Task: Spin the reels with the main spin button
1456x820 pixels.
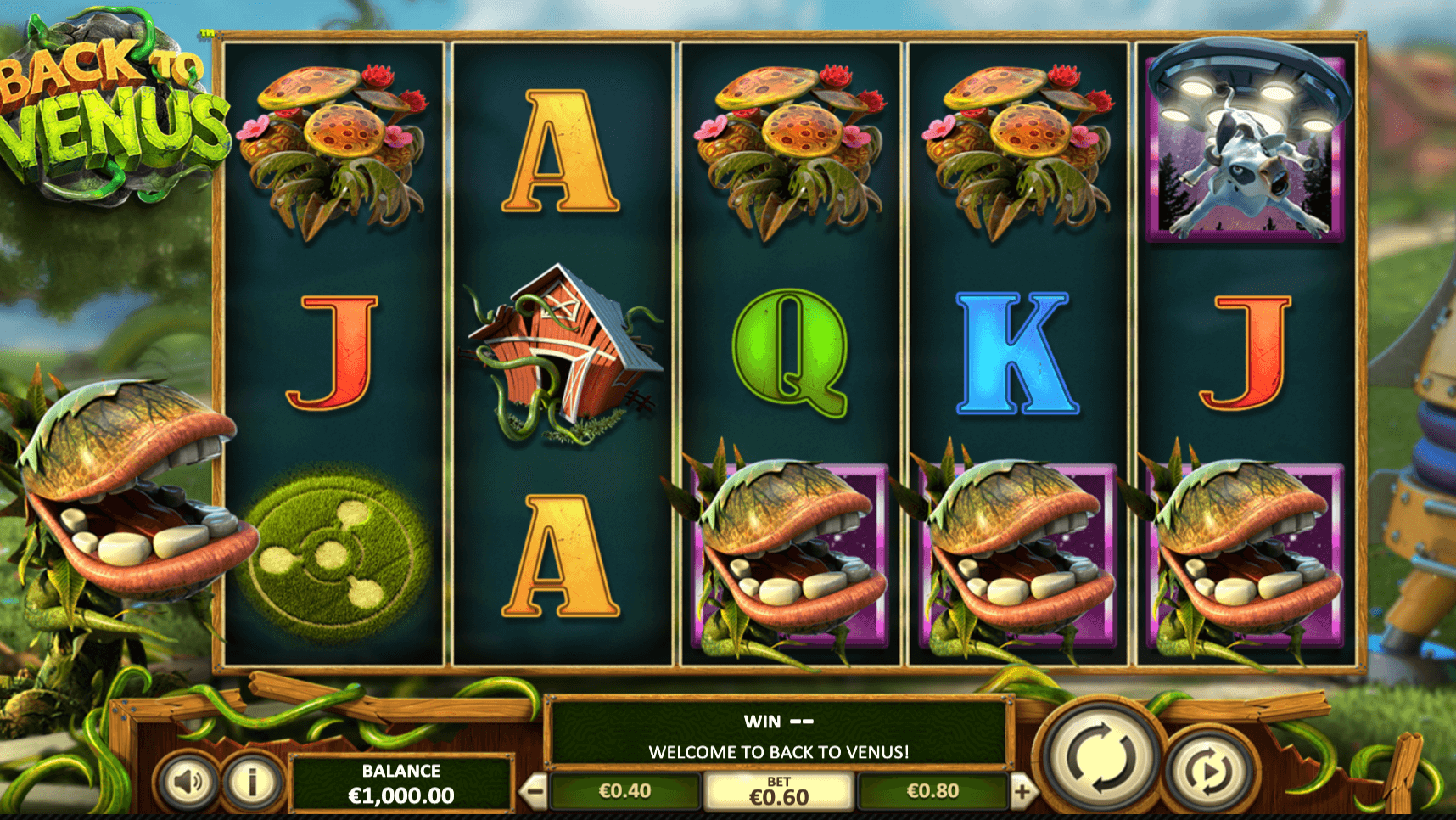Action: coord(1100,755)
